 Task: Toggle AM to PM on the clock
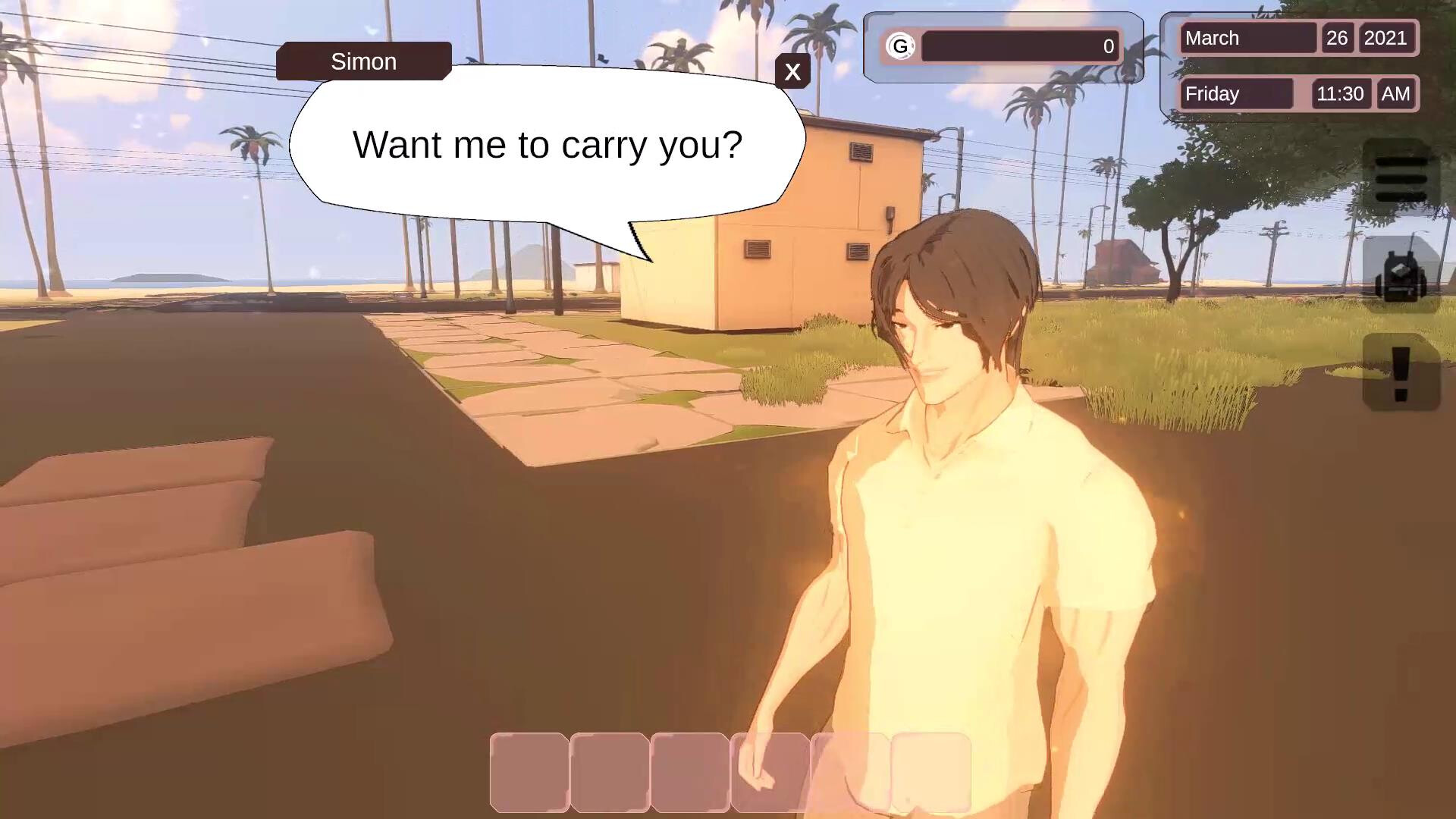pyautogui.click(x=1395, y=93)
